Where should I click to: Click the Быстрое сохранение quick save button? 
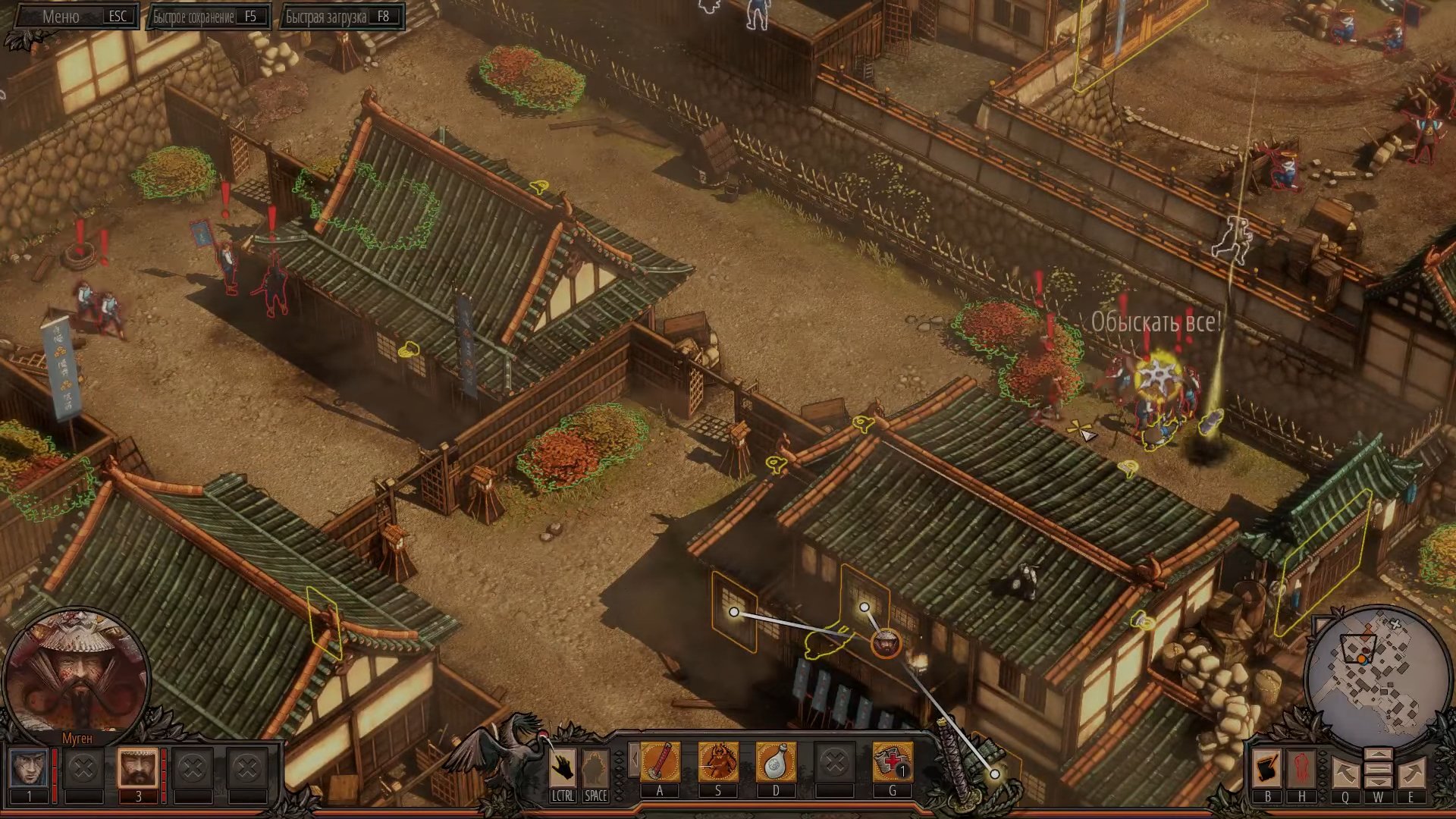pyautogui.click(x=208, y=17)
